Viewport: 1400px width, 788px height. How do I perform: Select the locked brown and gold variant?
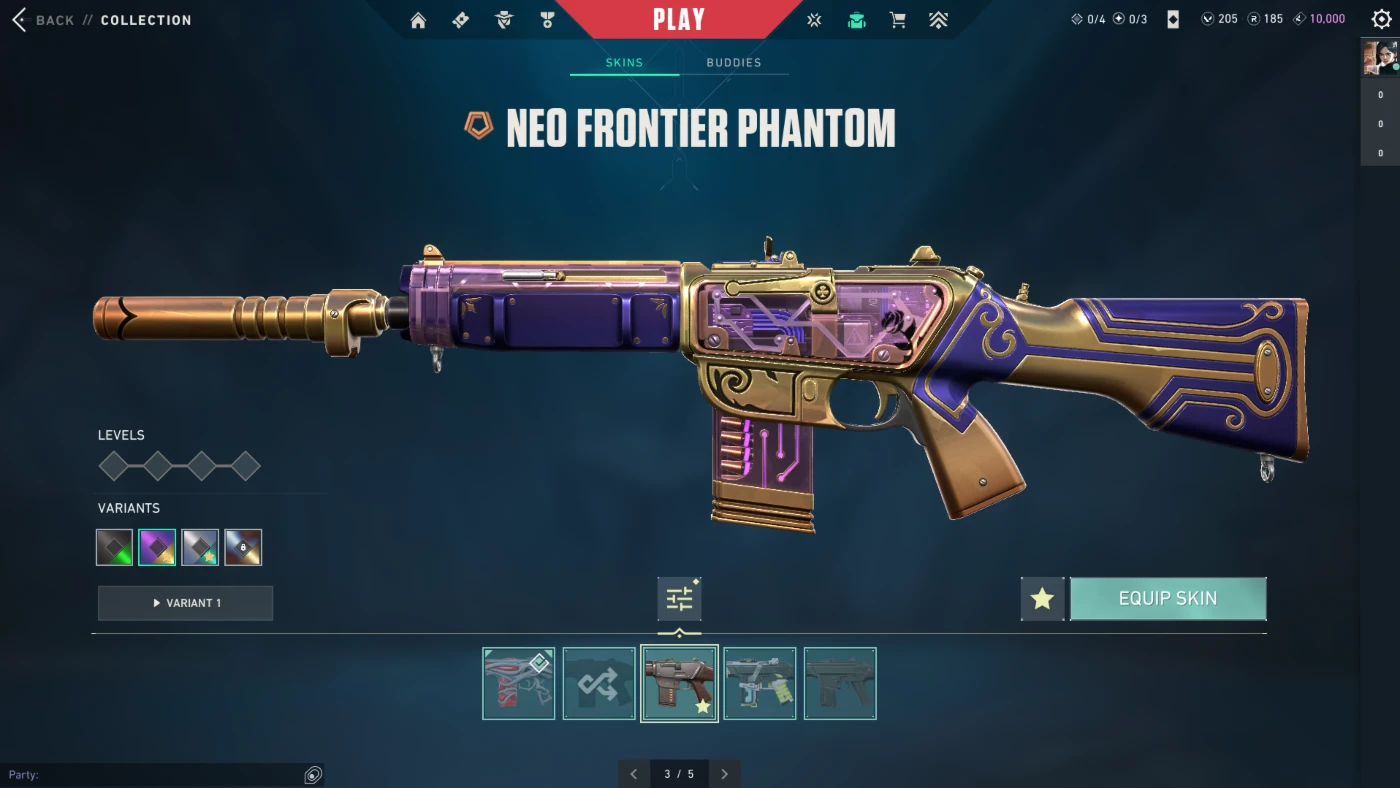[243, 547]
